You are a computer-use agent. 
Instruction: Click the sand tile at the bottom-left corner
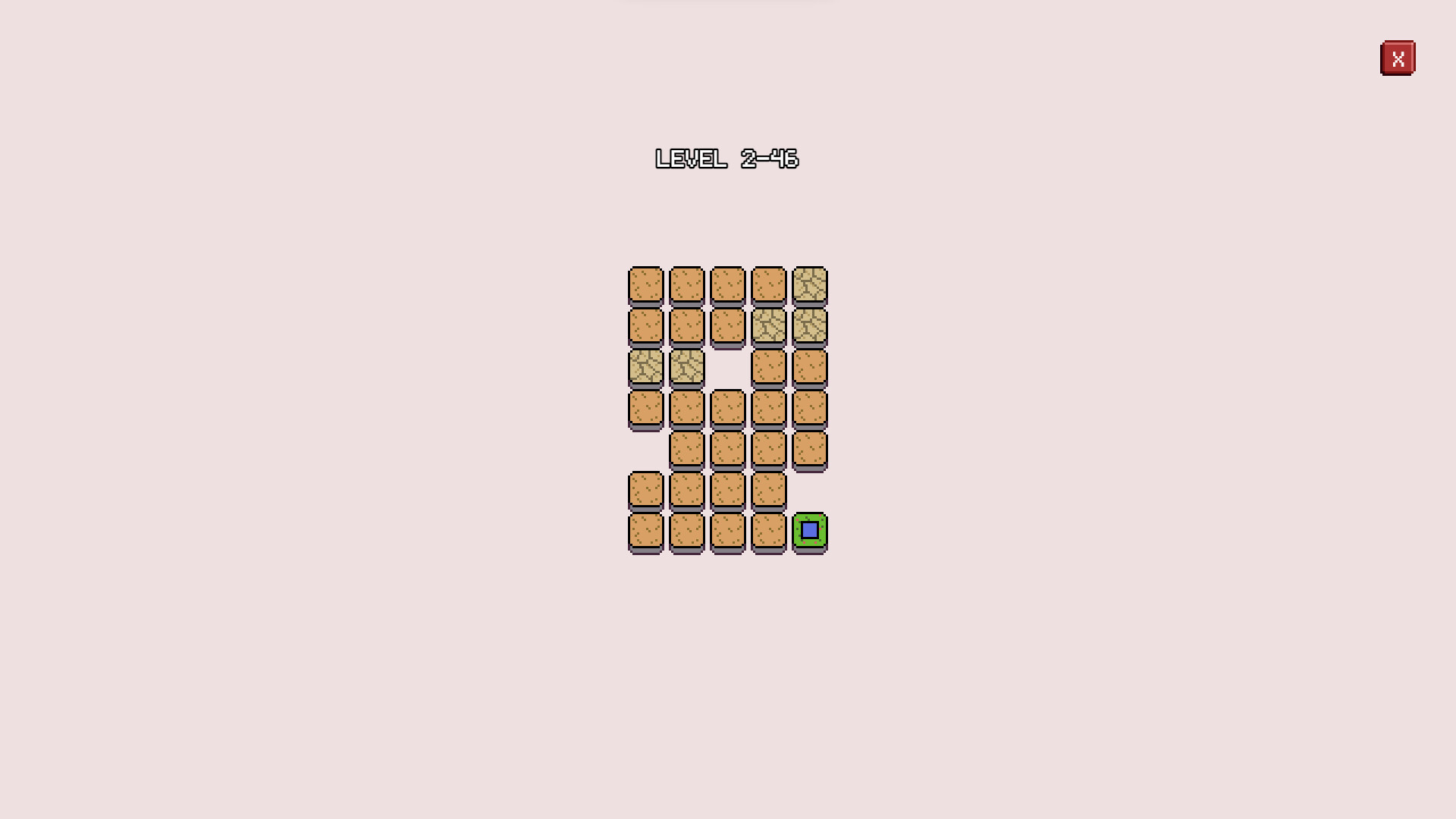pos(646,532)
